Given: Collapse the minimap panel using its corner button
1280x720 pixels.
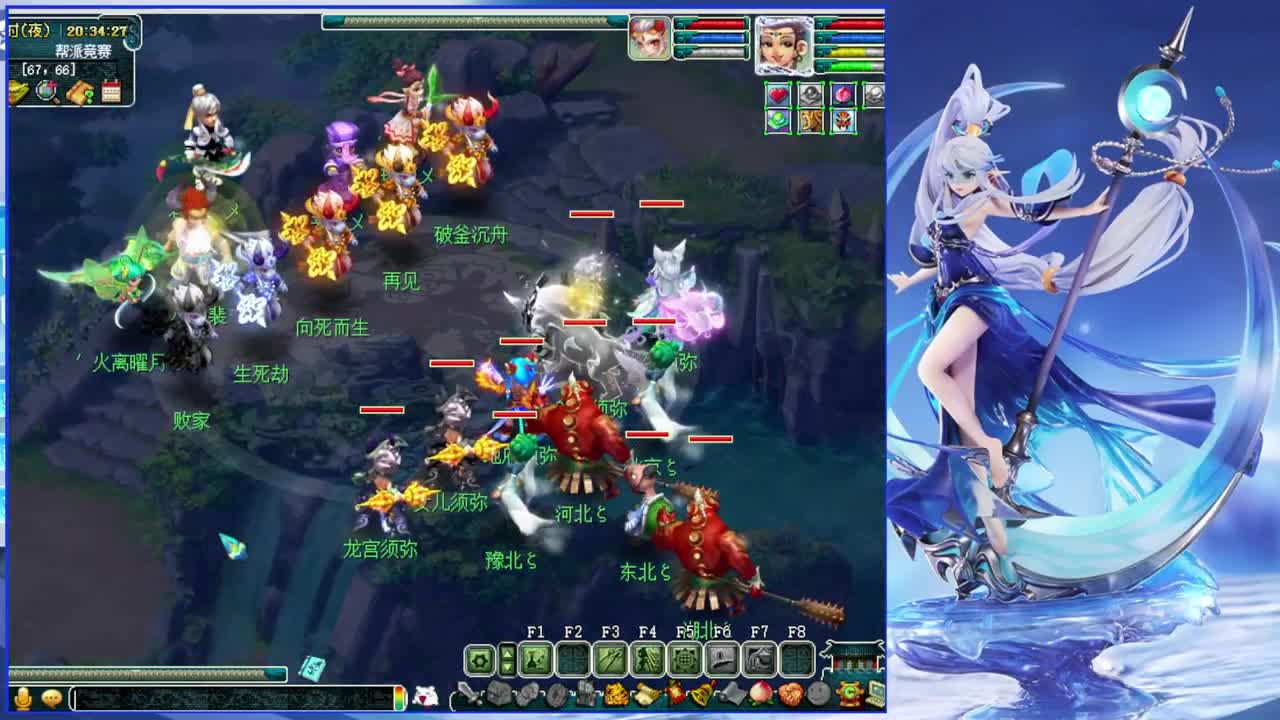Looking at the screenshot, I should click(132, 38).
